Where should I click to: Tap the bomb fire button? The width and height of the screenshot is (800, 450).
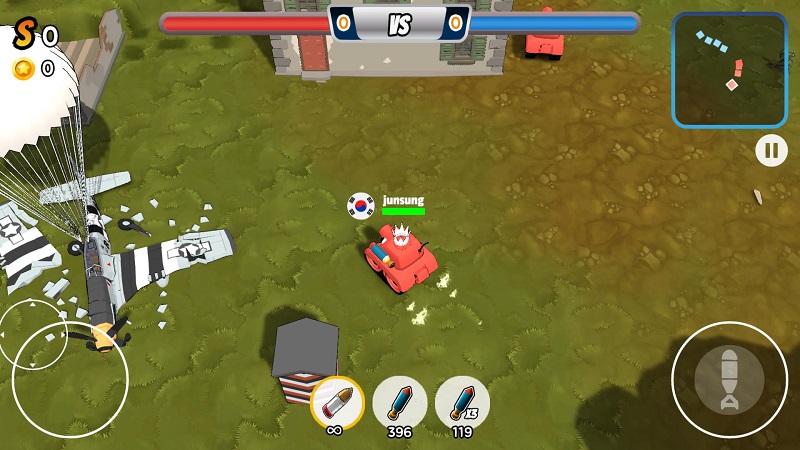[x=729, y=380]
